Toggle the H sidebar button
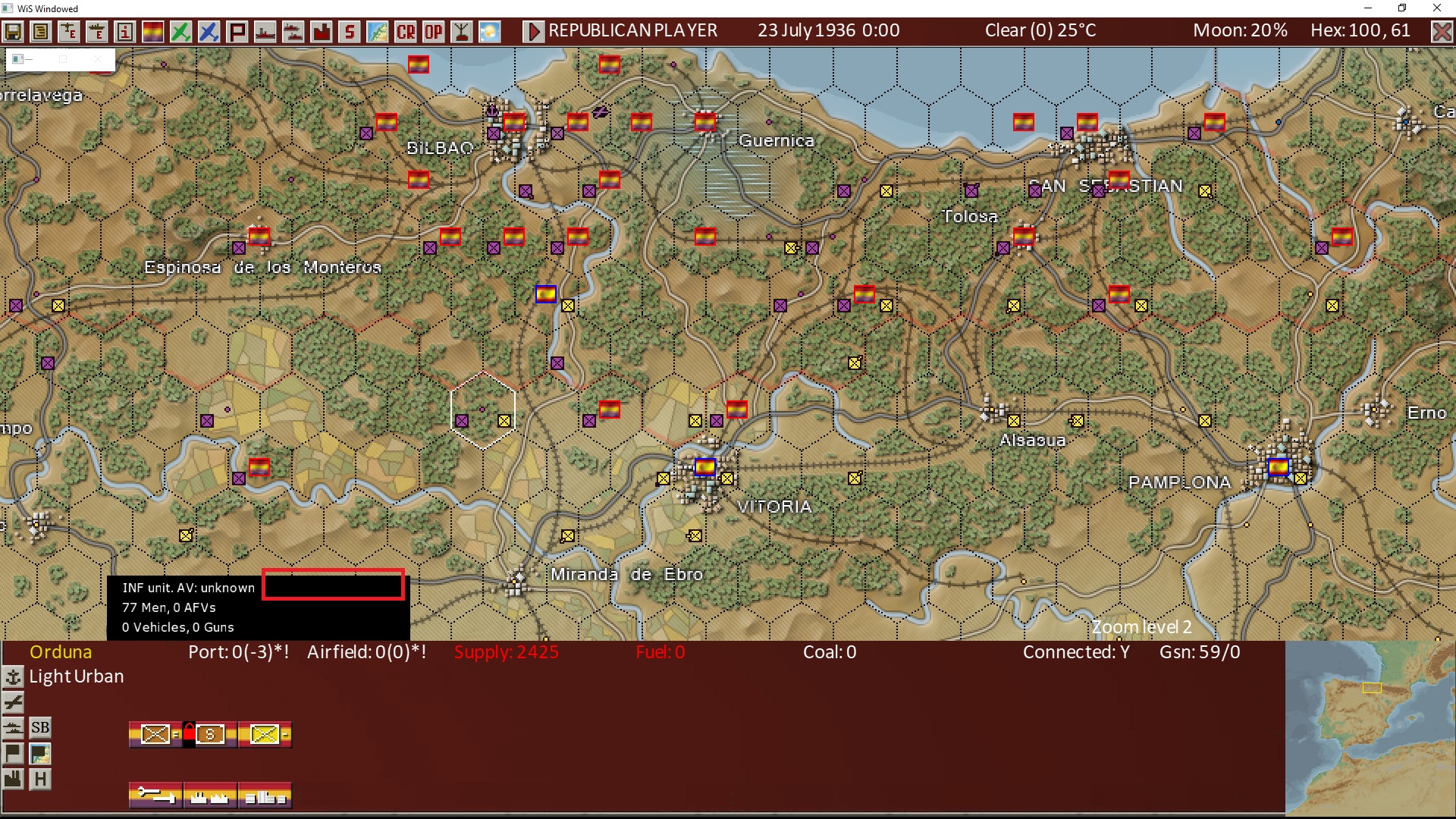Viewport: 1456px width, 819px height. (39, 779)
